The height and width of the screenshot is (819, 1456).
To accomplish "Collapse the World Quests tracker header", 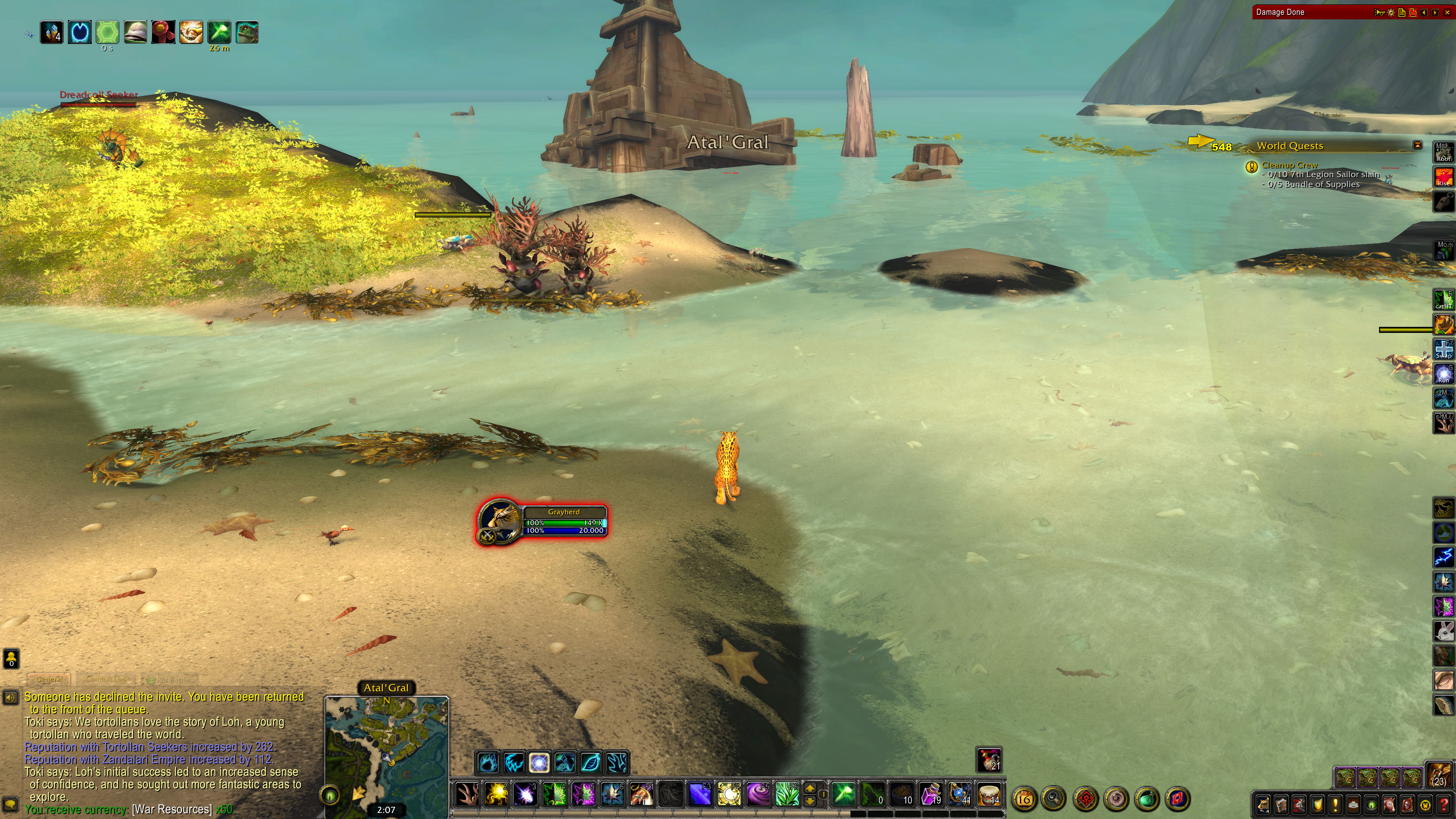I will 1417,145.
